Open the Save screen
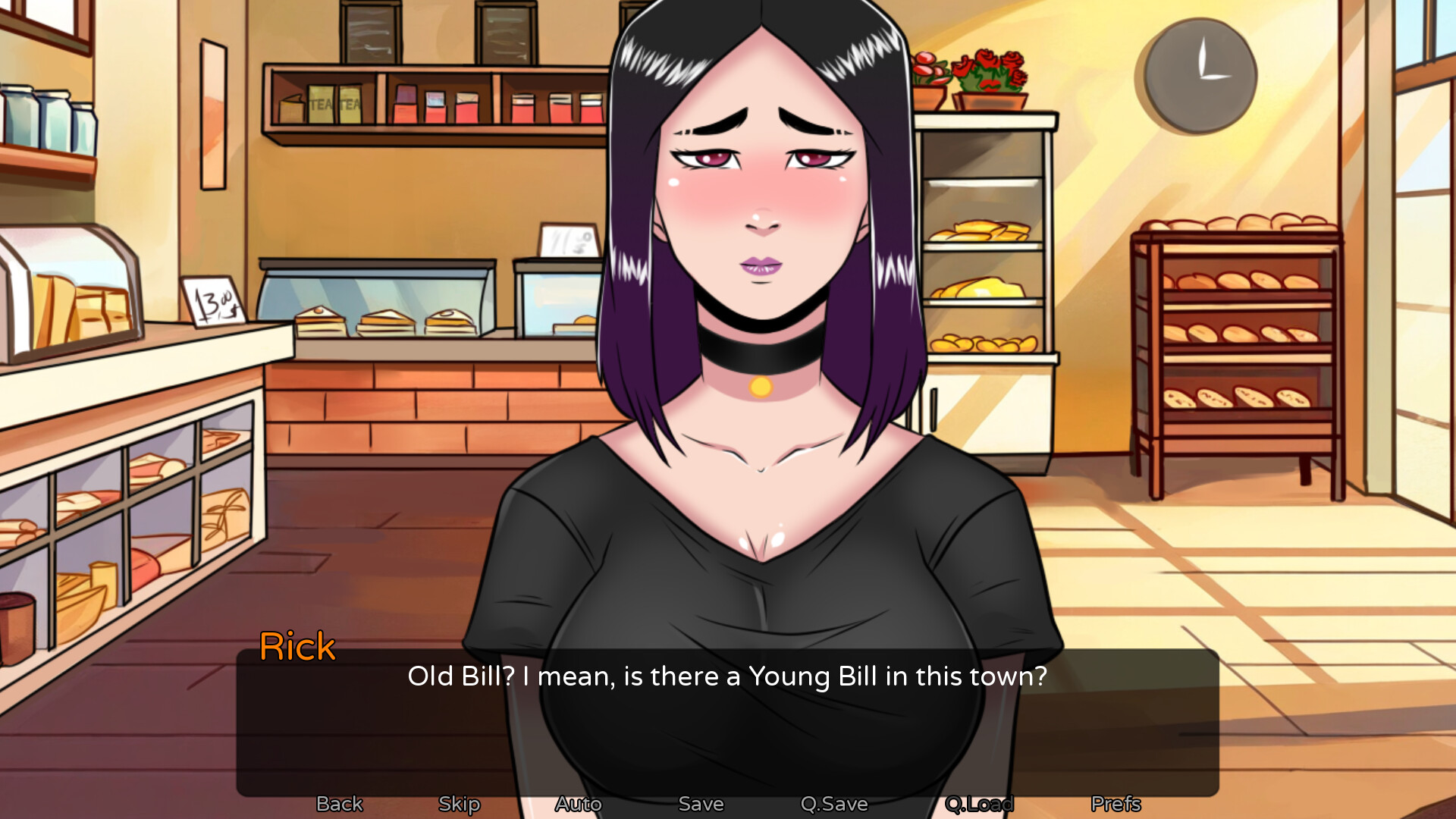The image size is (1456, 819). pyautogui.click(x=701, y=803)
